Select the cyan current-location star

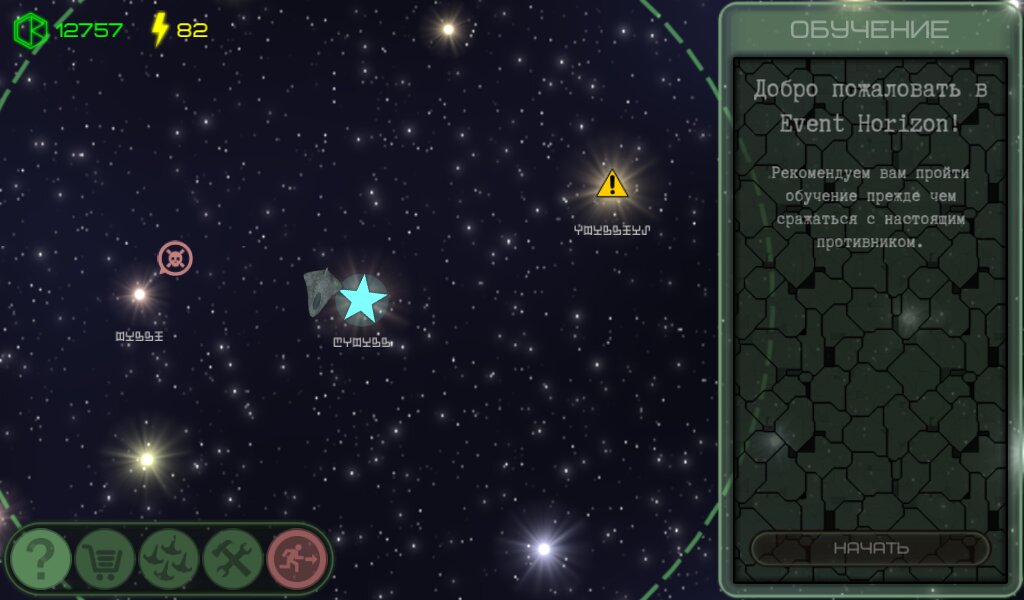coord(362,299)
